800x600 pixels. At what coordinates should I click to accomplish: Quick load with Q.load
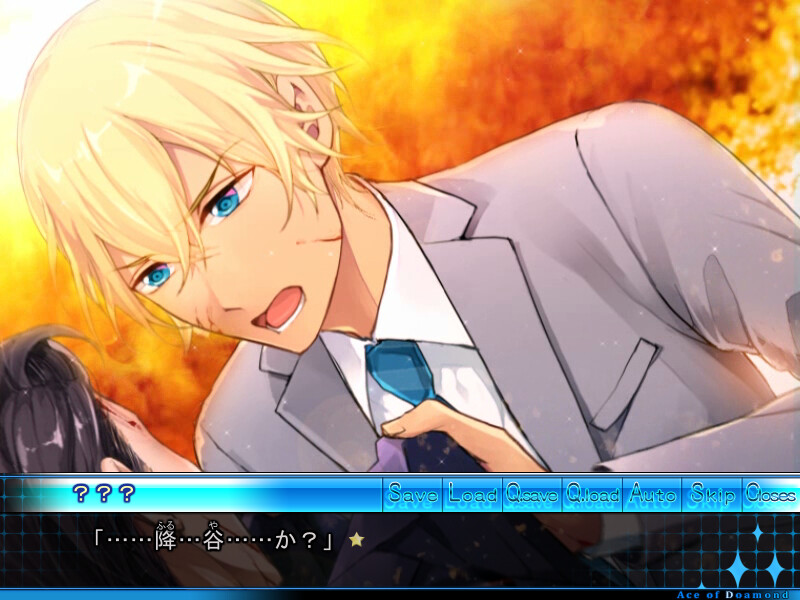592,493
